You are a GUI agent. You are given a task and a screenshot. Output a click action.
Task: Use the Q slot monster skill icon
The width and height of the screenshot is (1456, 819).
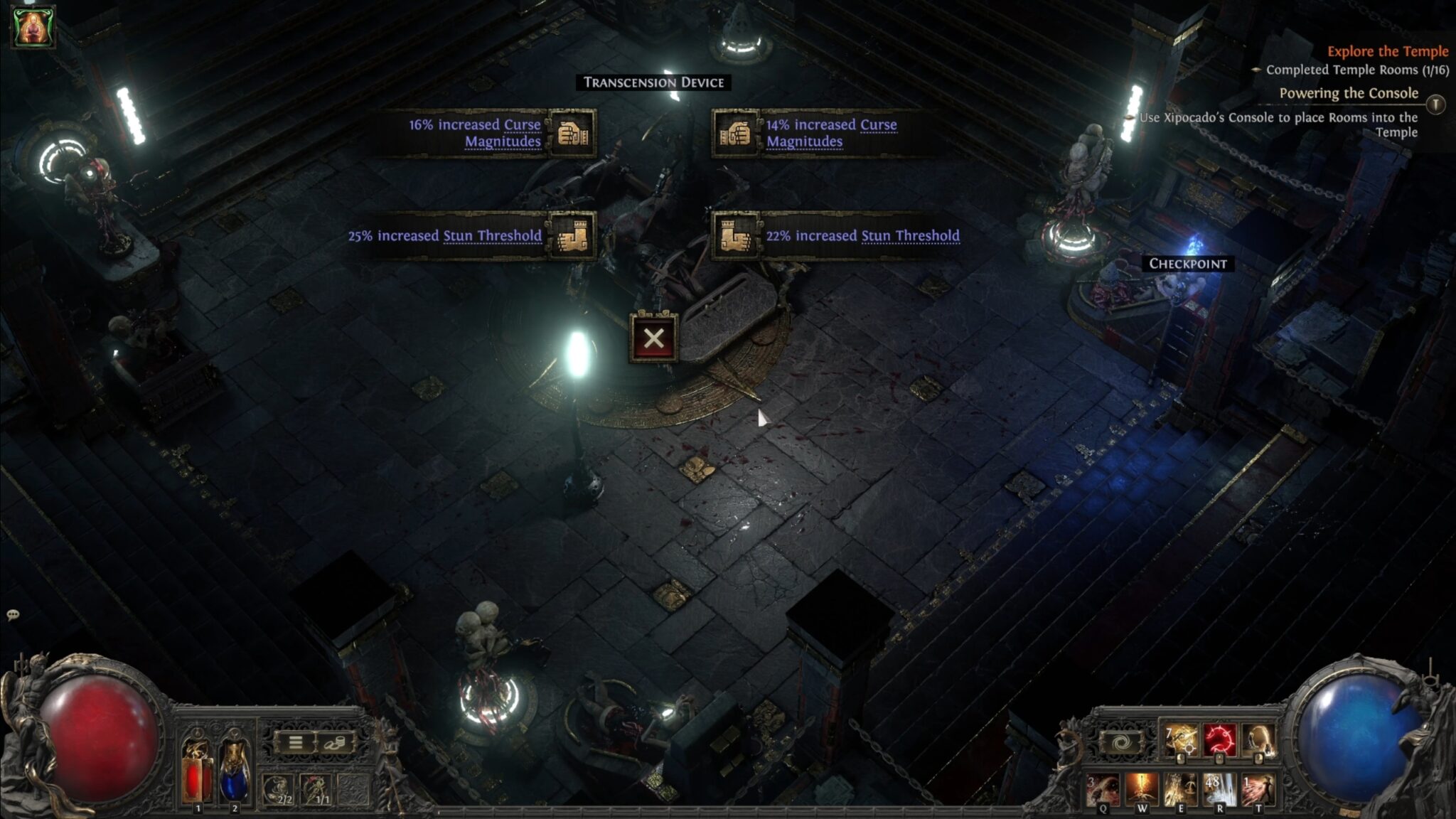[1103, 788]
